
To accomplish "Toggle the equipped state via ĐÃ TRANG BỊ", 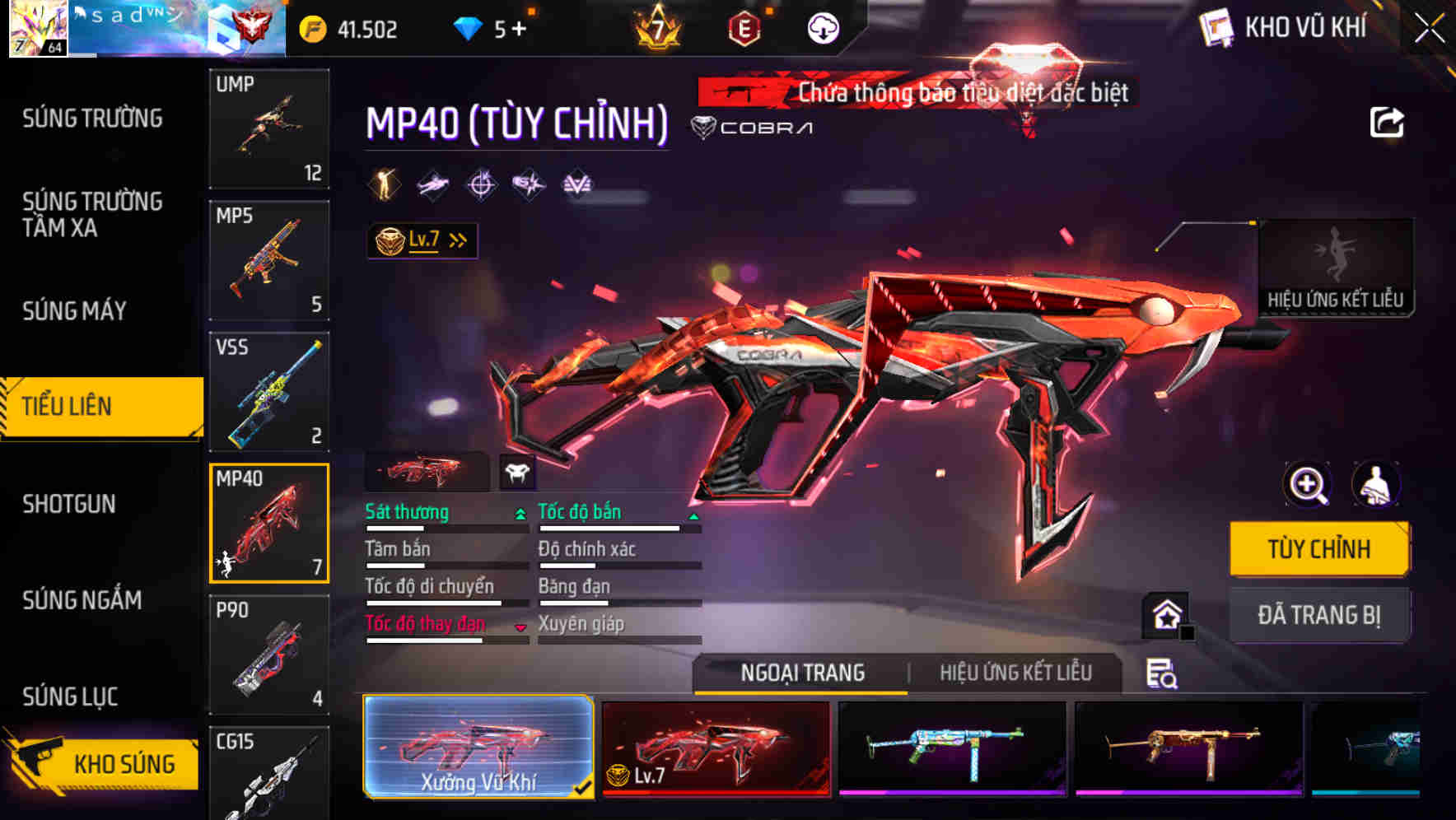I will tap(1319, 614).
